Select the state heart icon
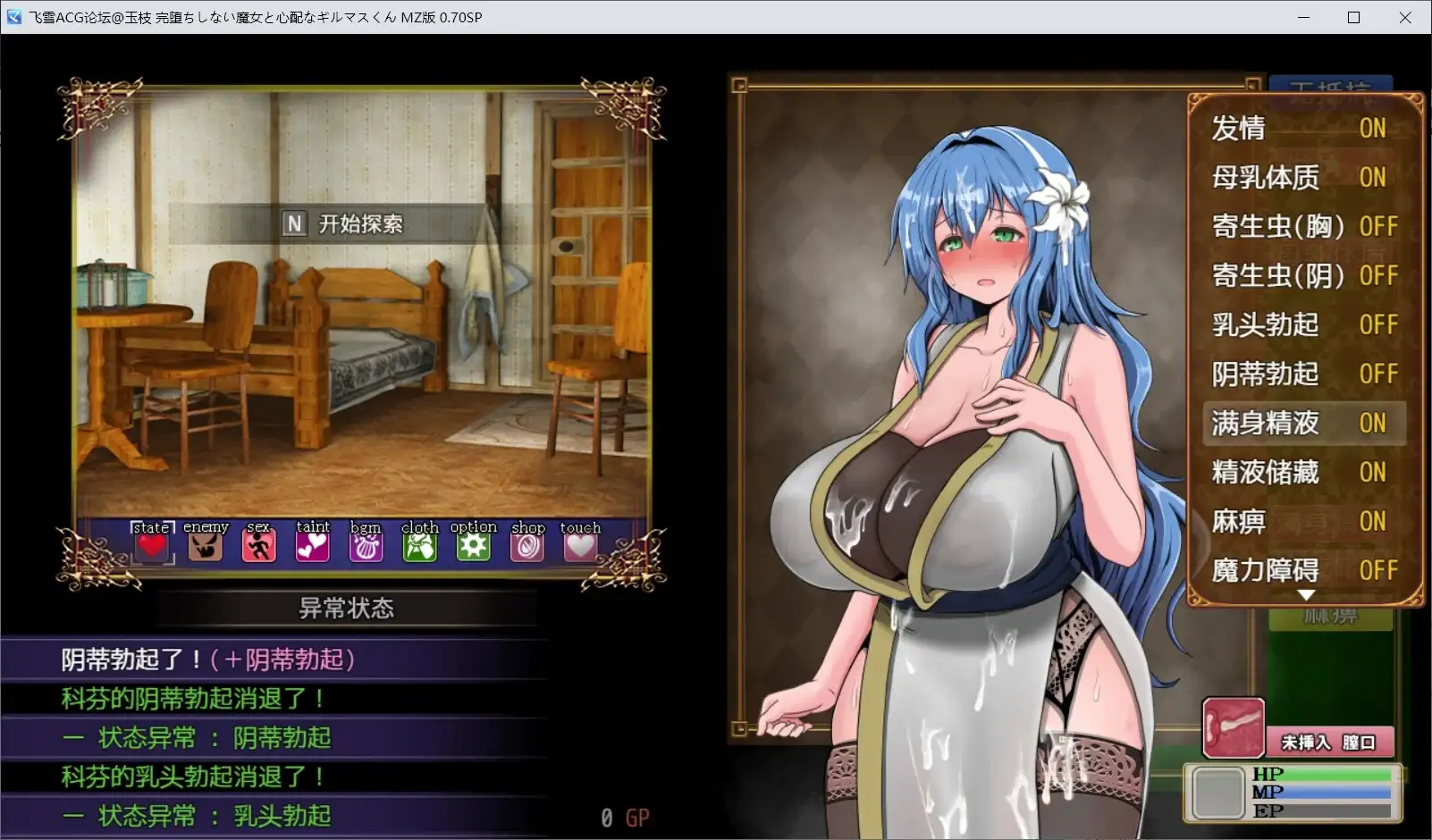Image resolution: width=1432 pixels, height=840 pixels. 150,543
